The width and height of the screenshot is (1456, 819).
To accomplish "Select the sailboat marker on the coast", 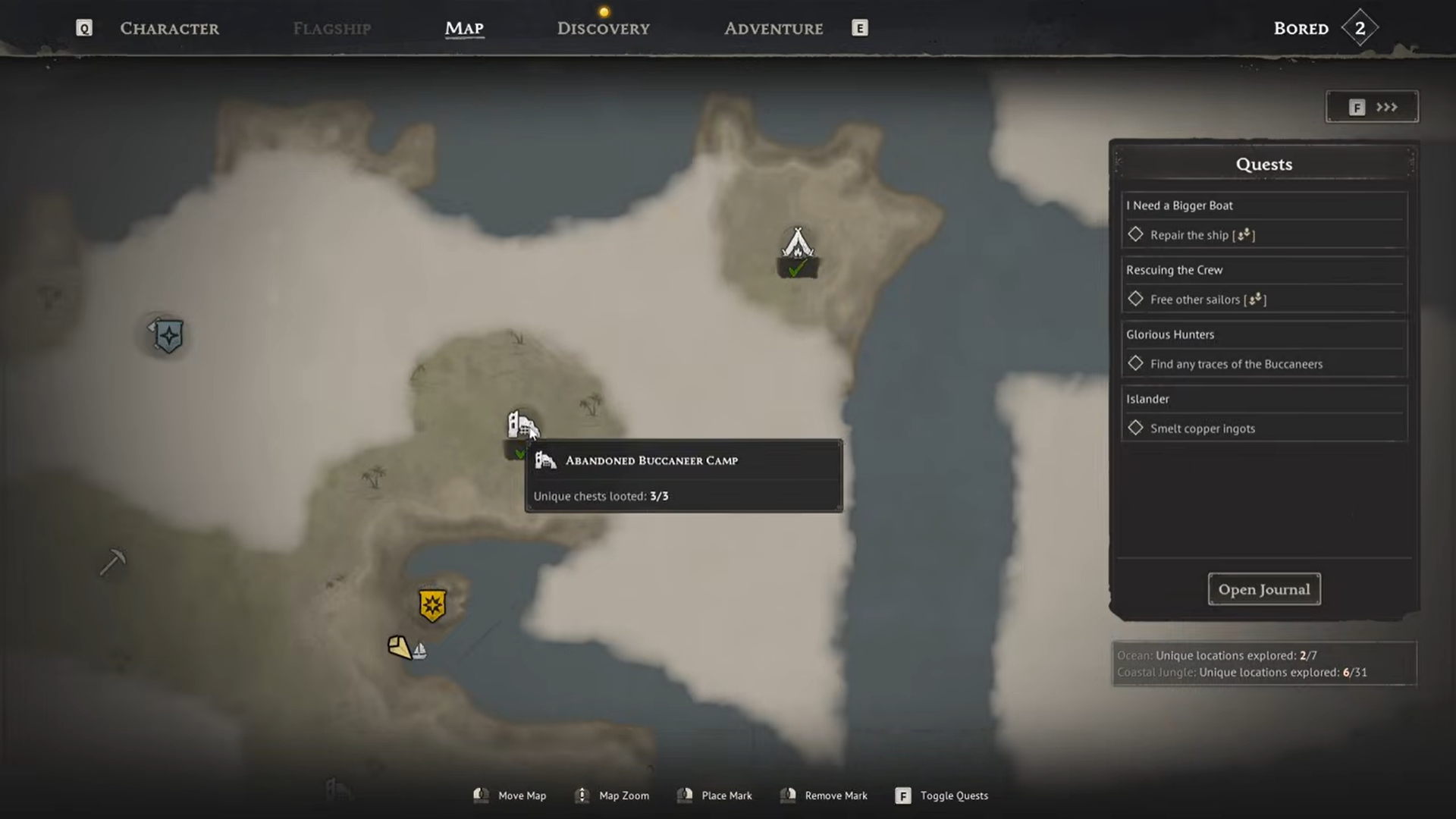I will point(419,651).
